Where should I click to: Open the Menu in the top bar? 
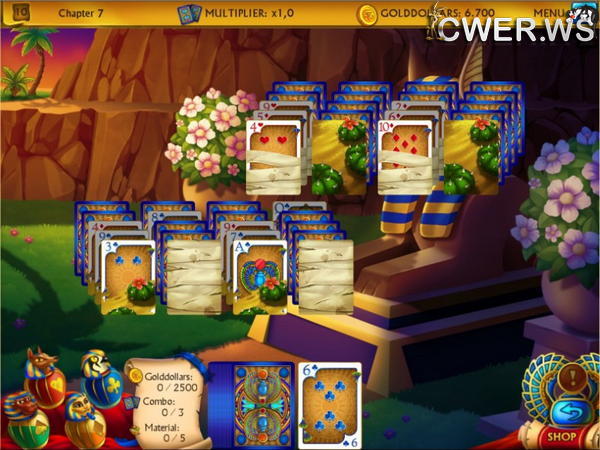tap(548, 13)
